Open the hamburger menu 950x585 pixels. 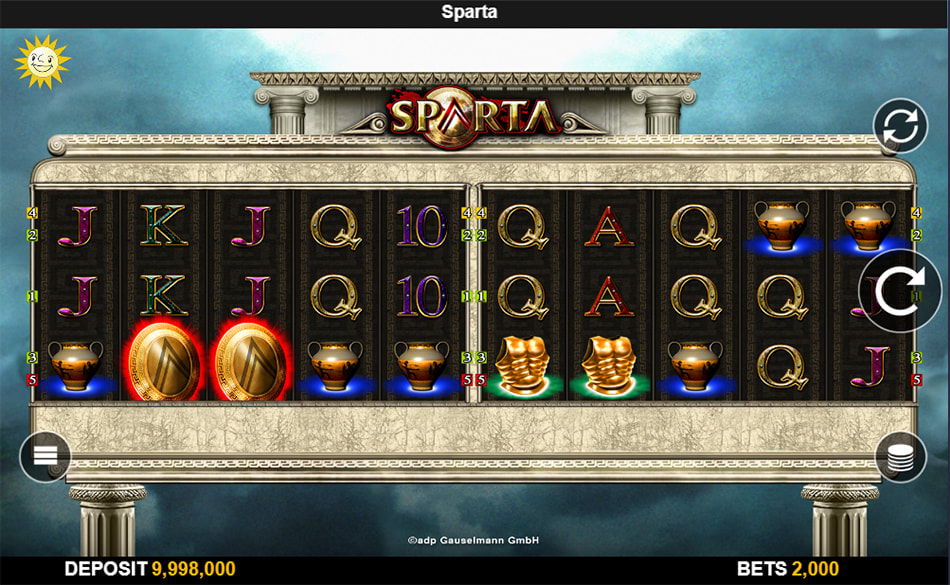click(x=45, y=456)
